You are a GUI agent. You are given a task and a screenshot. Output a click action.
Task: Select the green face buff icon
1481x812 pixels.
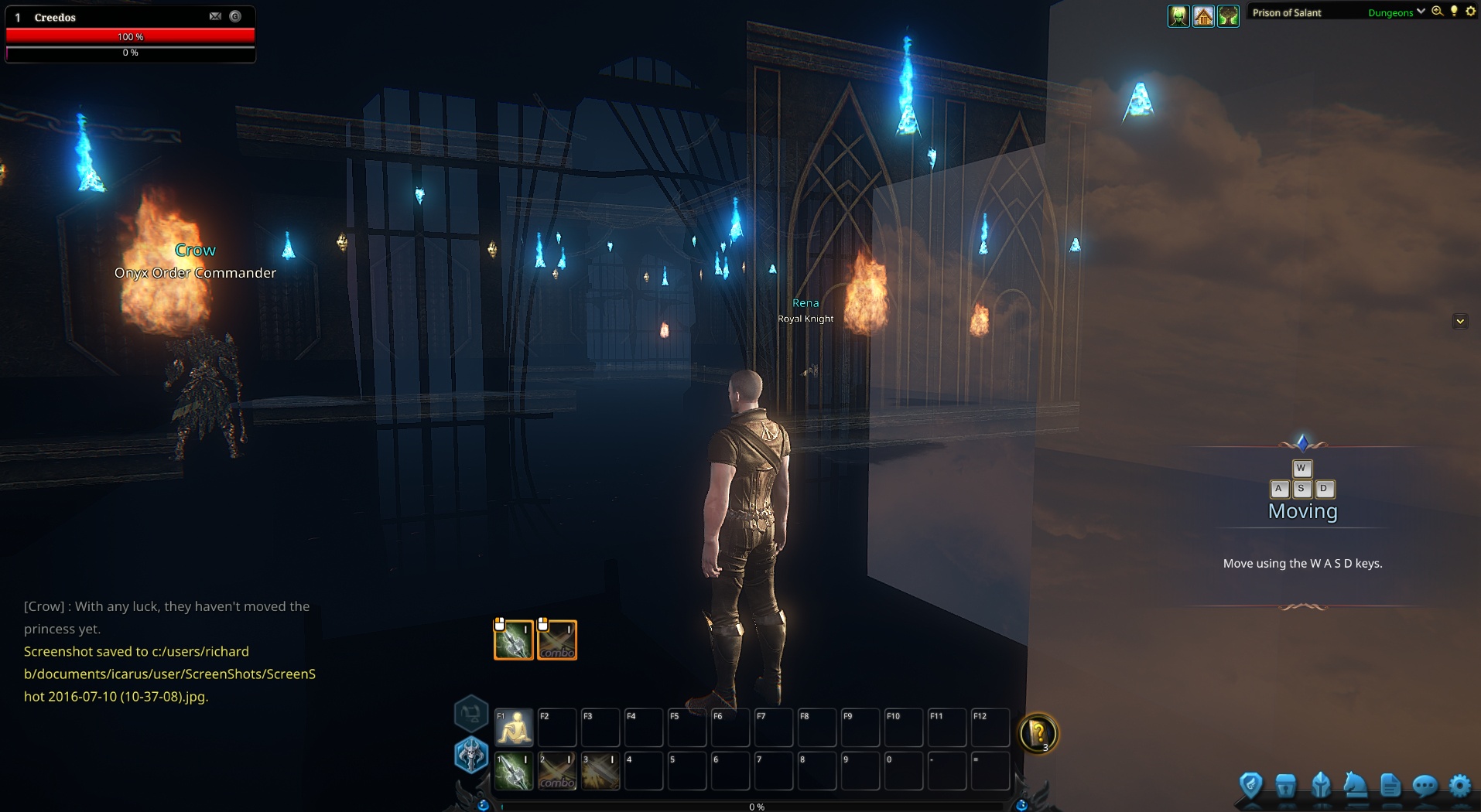[1178, 15]
